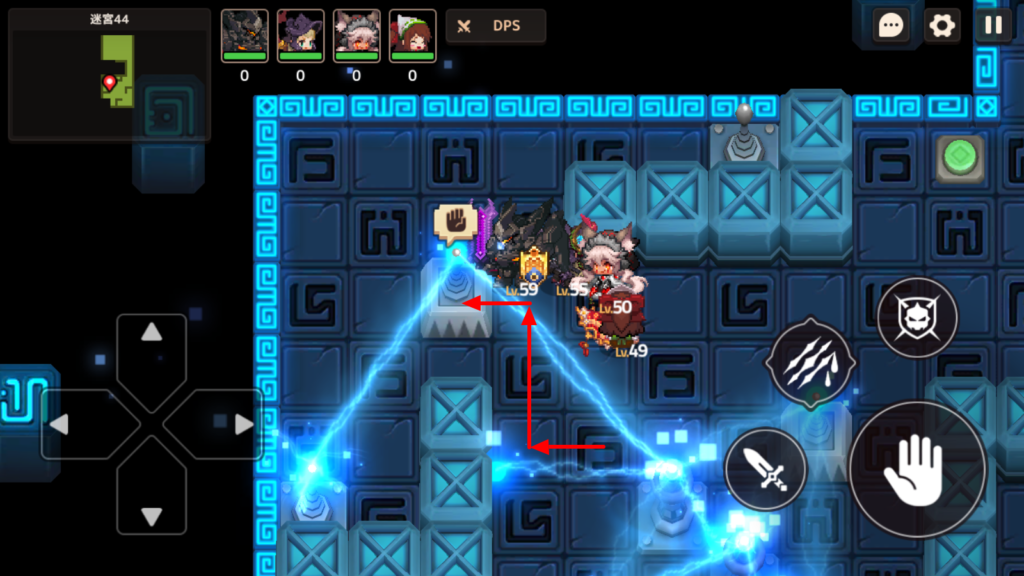Tap the up arrow on the d-pad
The image size is (1024, 576).
151,335
